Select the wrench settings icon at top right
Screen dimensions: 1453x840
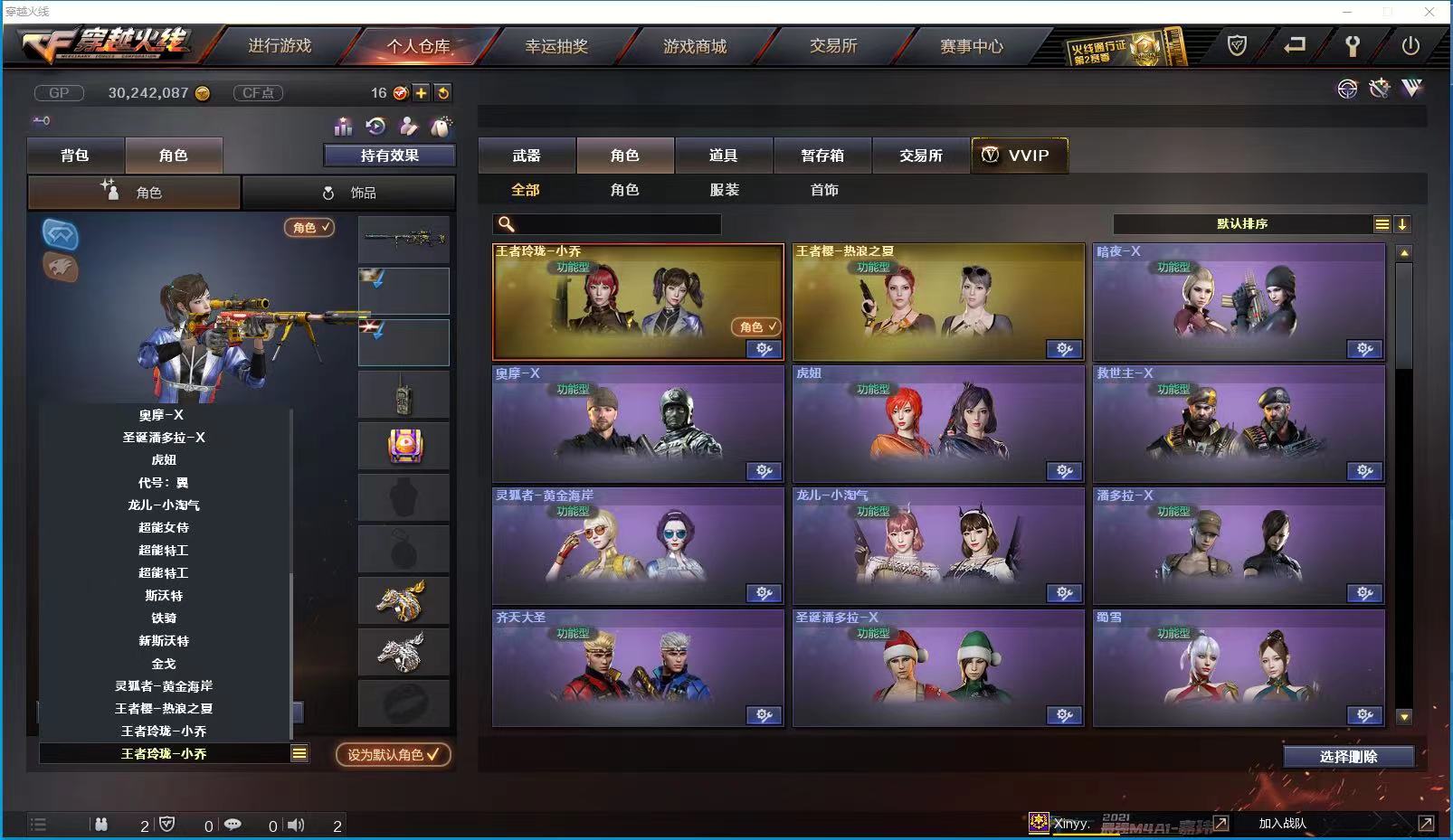(1352, 43)
